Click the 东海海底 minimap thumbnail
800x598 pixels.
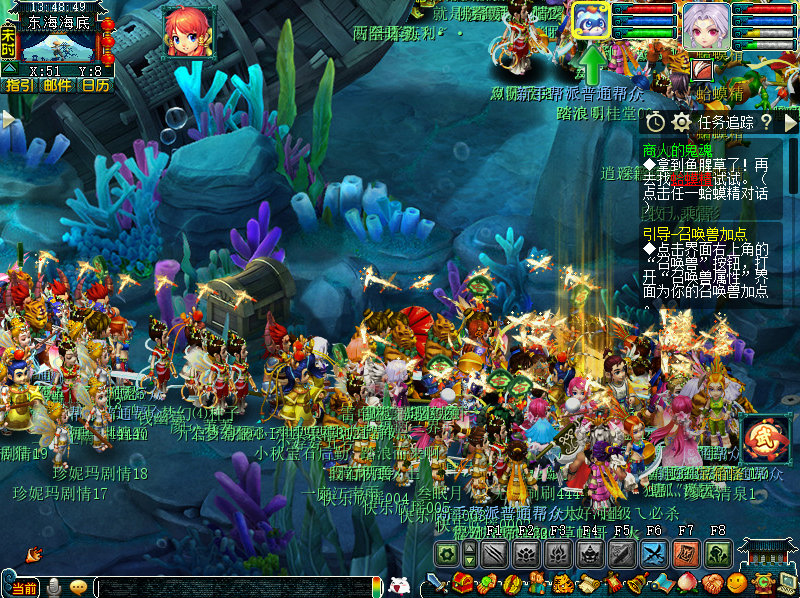(58, 44)
